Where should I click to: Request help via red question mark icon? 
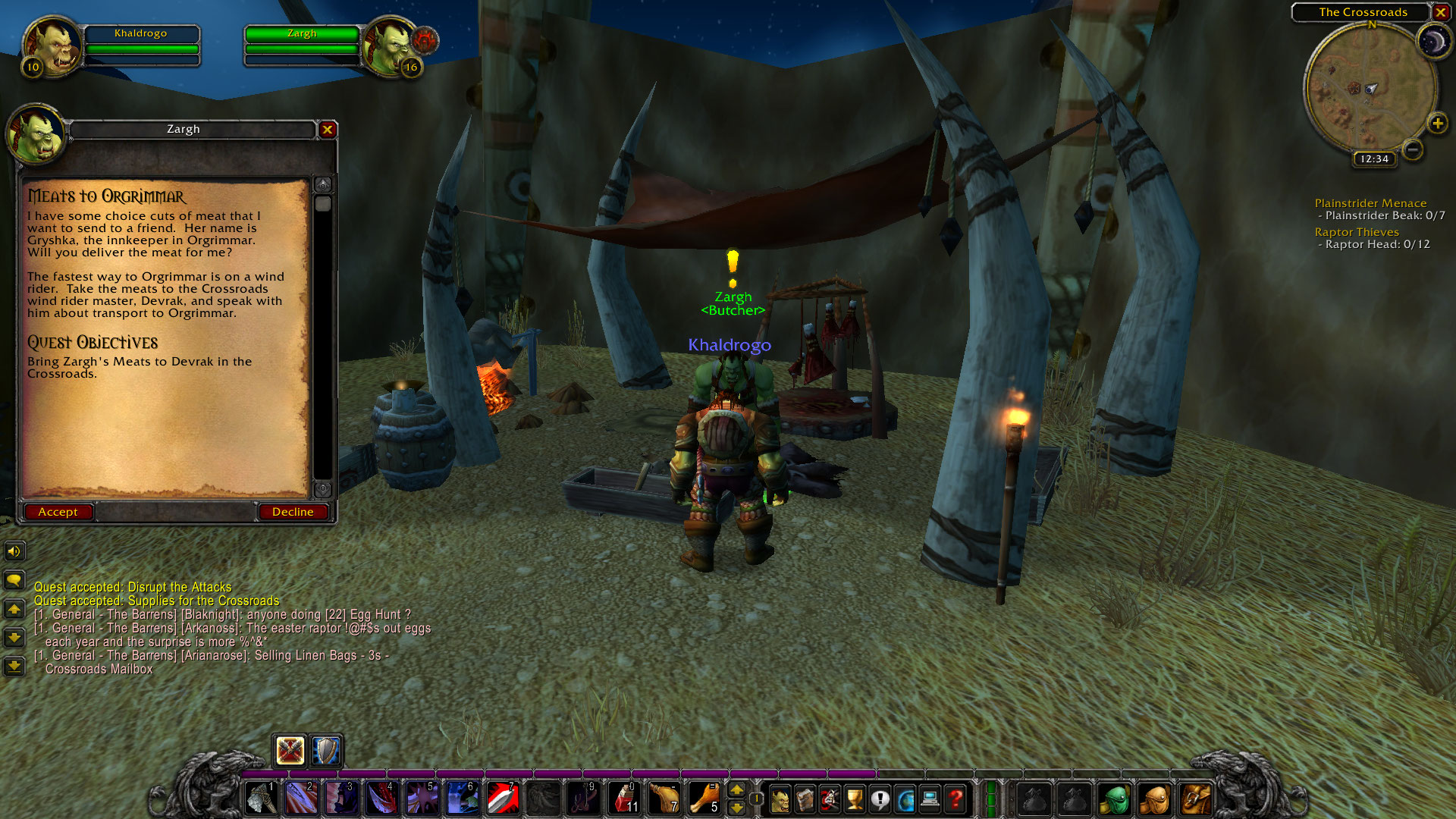coord(953,798)
